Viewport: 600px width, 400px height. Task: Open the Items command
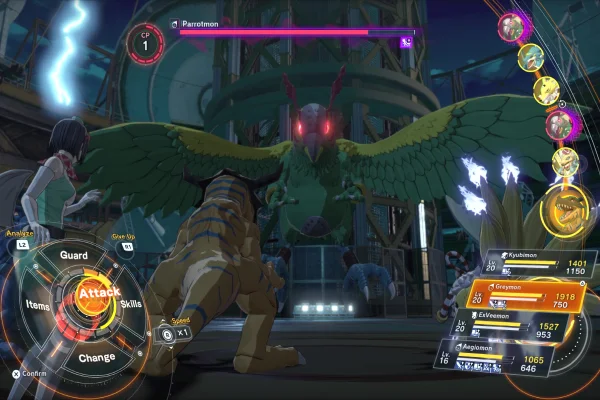coord(38,305)
